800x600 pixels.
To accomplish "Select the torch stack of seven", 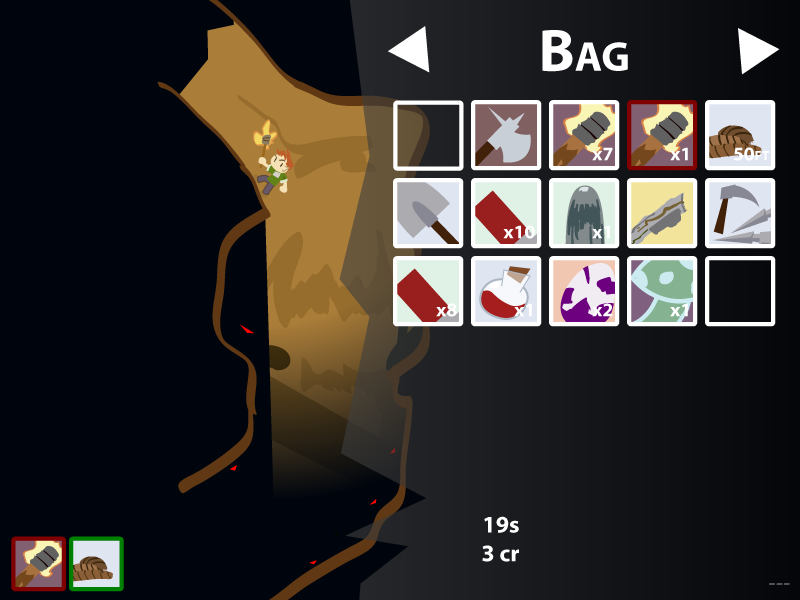I will point(584,135).
